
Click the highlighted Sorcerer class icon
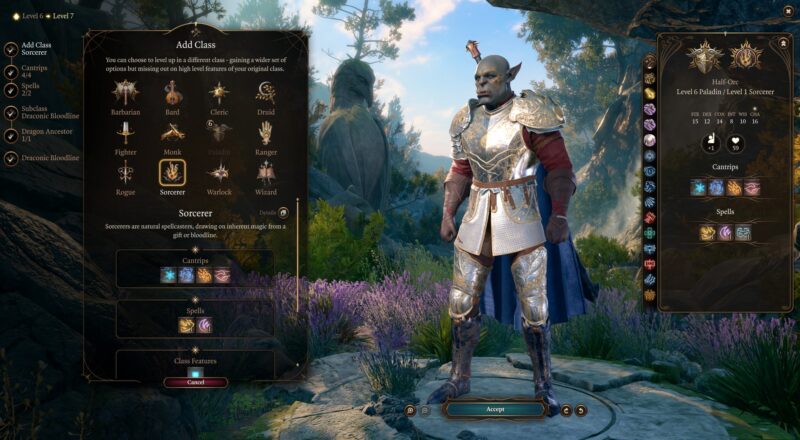click(x=173, y=174)
